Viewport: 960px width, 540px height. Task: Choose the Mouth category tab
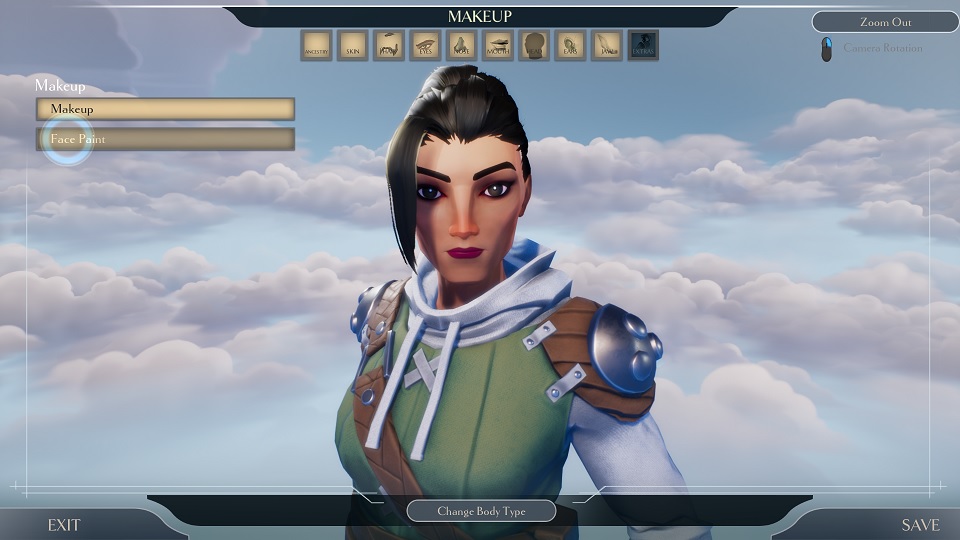pyautogui.click(x=497, y=45)
